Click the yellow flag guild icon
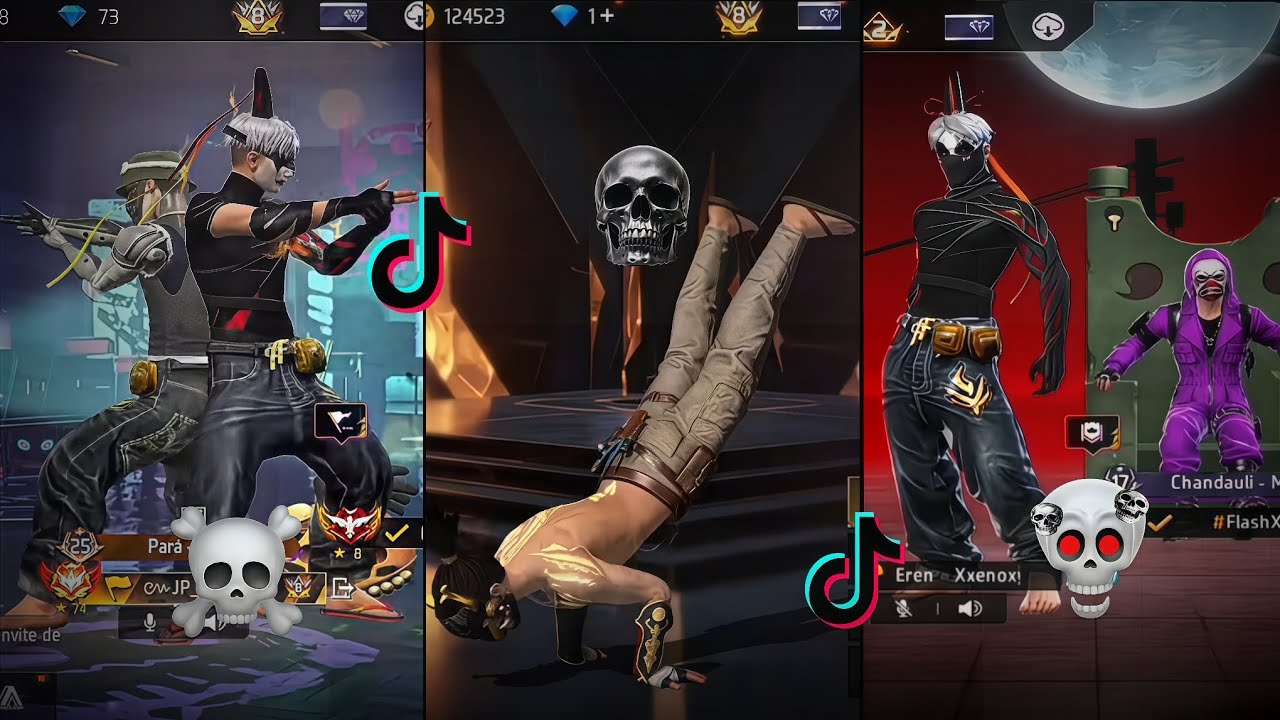 pos(118,587)
